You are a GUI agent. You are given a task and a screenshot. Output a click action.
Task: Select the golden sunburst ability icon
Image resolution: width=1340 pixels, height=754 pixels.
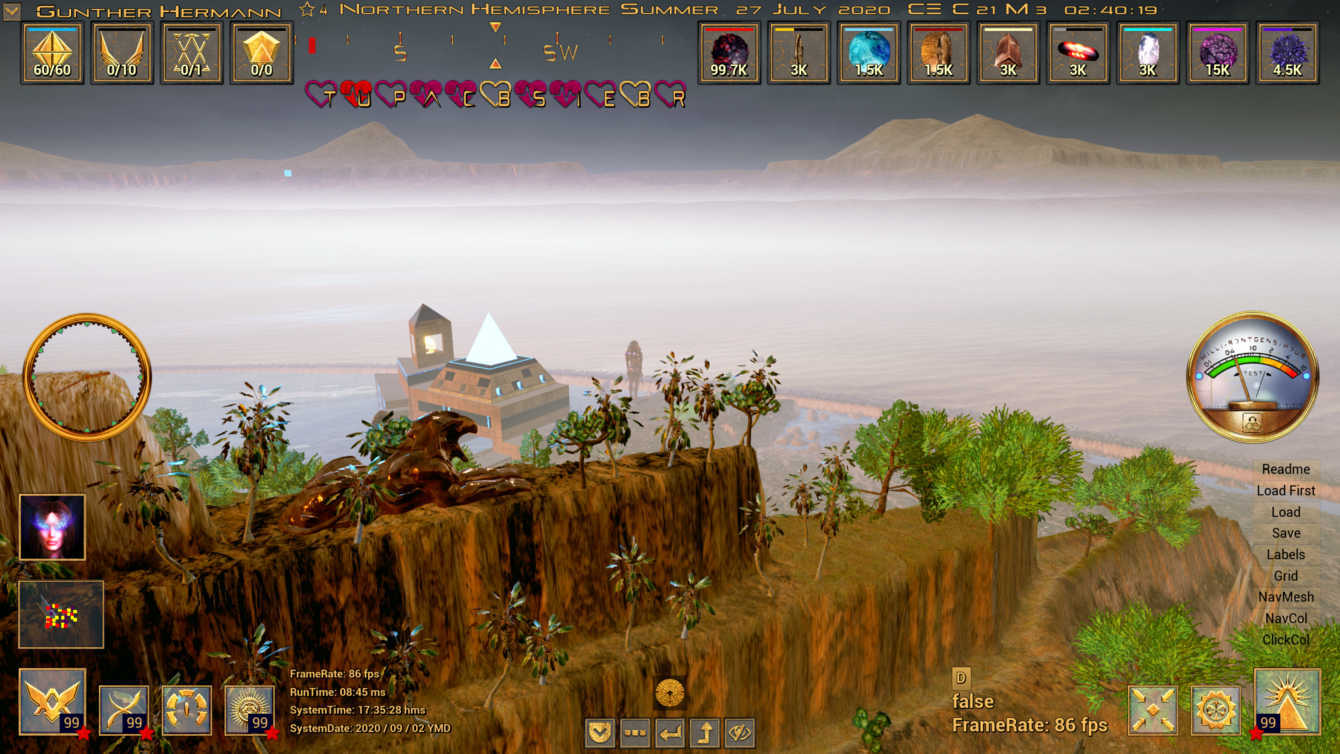(x=249, y=709)
